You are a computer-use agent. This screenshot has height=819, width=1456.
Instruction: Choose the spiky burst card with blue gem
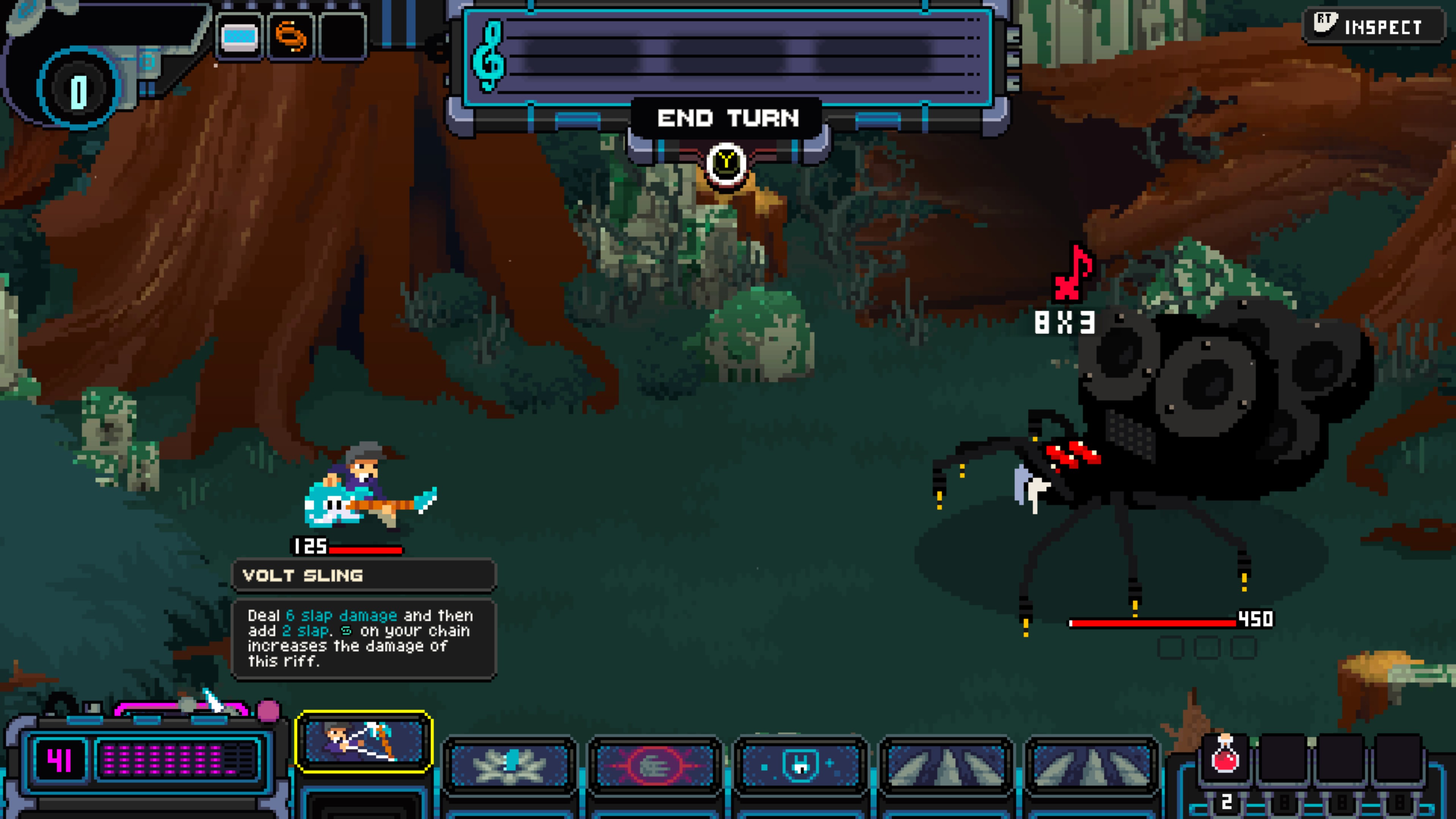[510, 765]
